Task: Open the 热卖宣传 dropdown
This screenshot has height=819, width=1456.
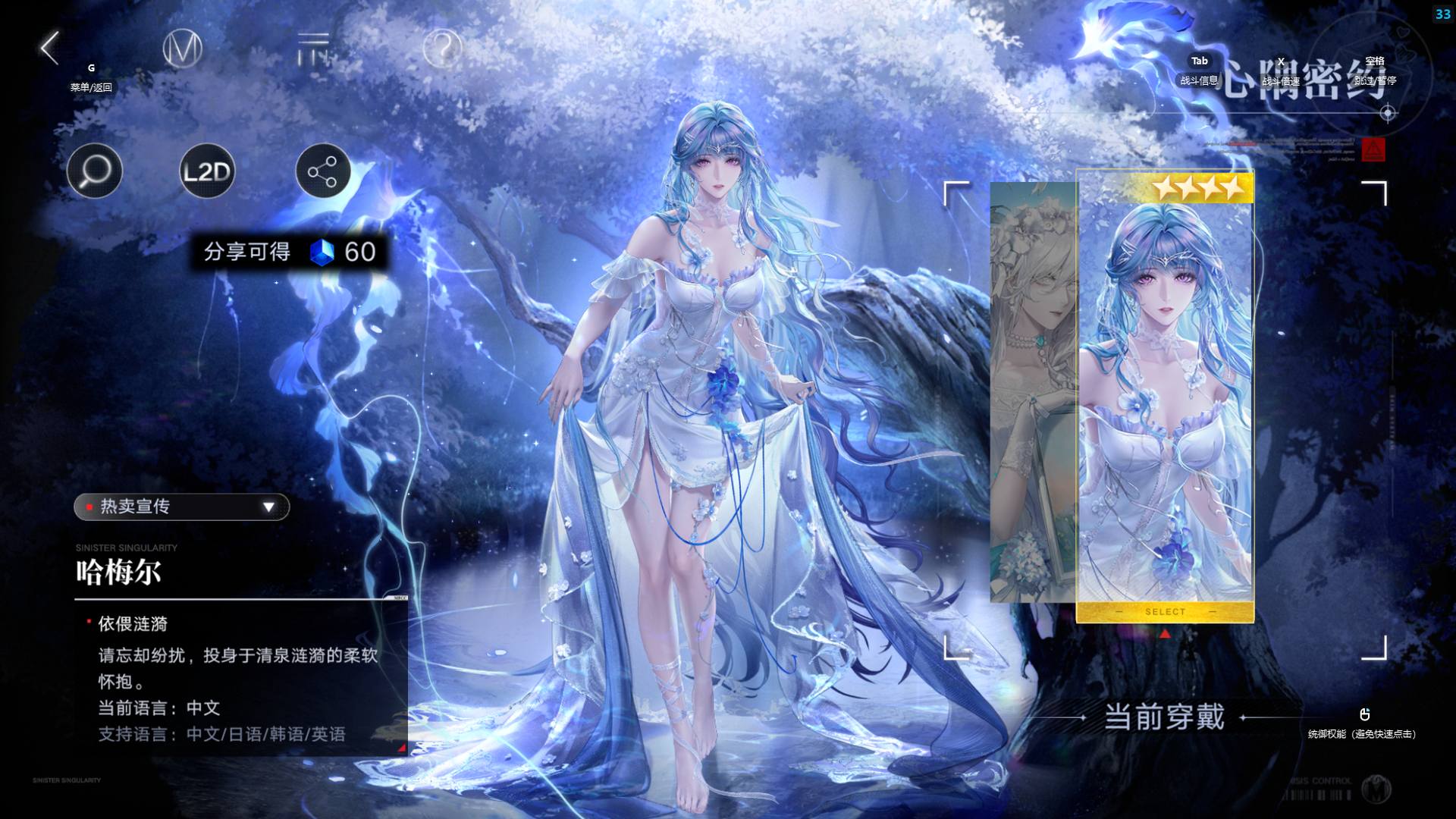Action: pyautogui.click(x=182, y=507)
